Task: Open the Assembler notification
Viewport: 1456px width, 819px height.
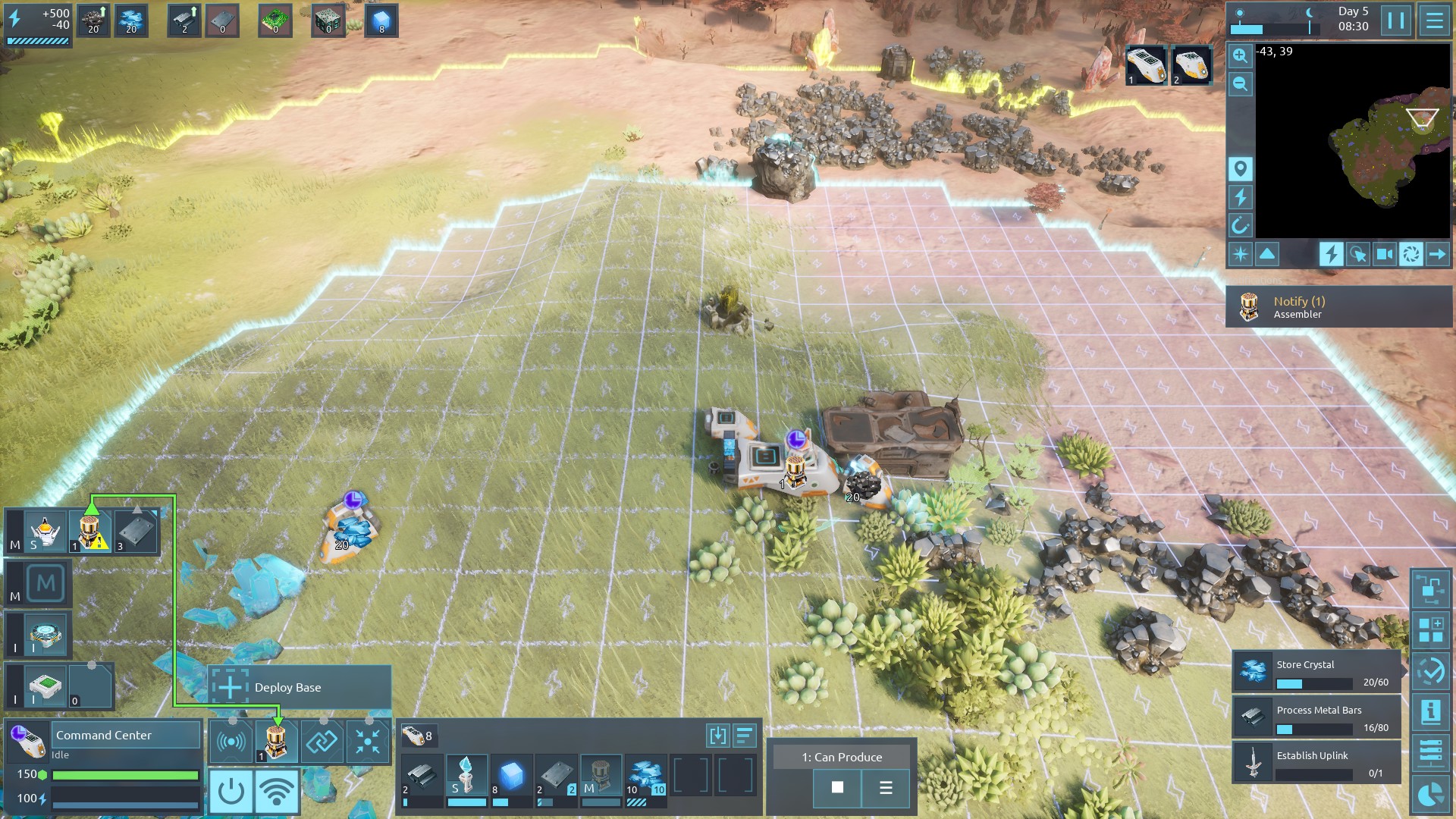Action: point(1338,306)
